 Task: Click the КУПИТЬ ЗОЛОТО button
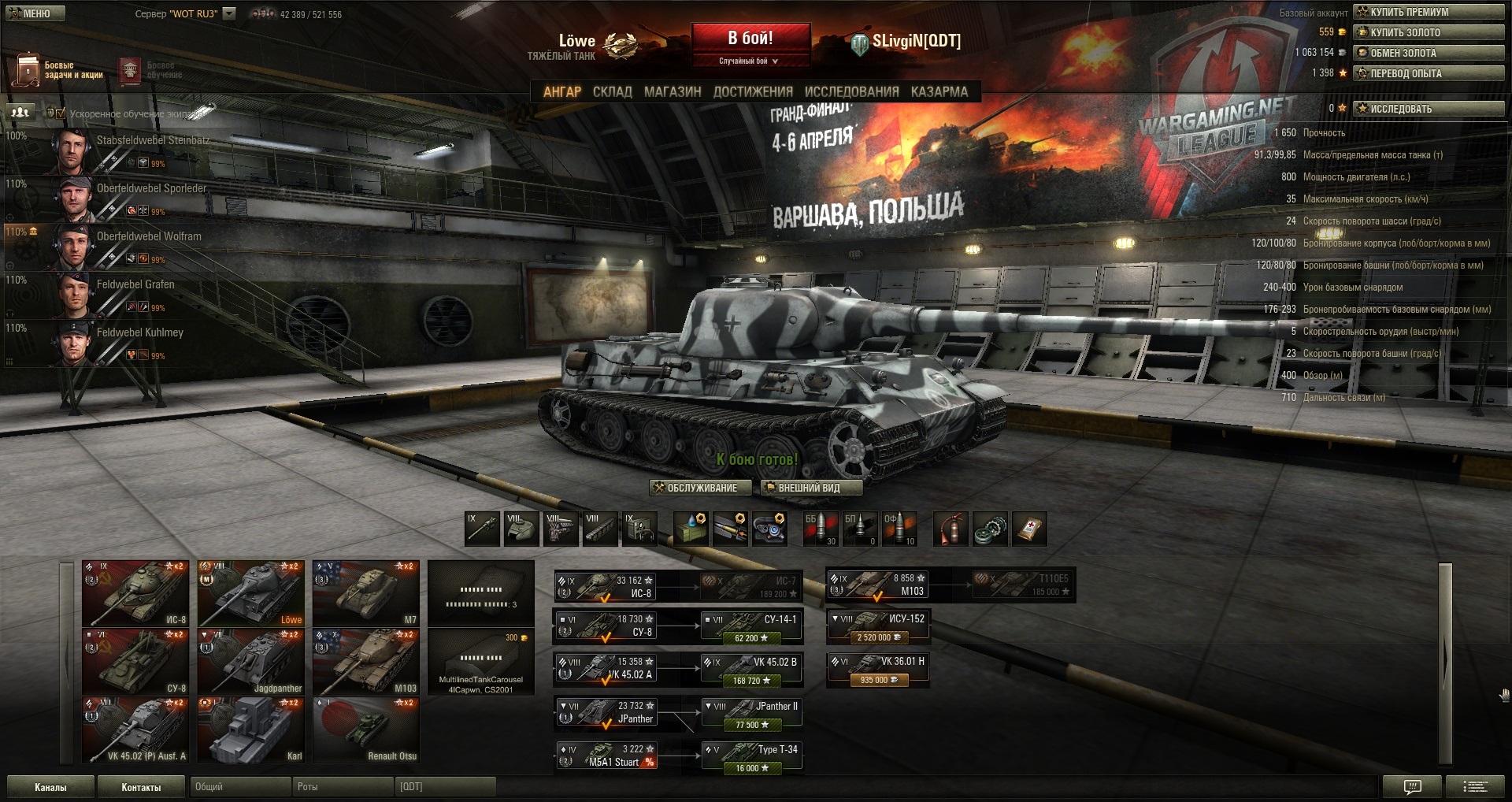[x=1429, y=32]
